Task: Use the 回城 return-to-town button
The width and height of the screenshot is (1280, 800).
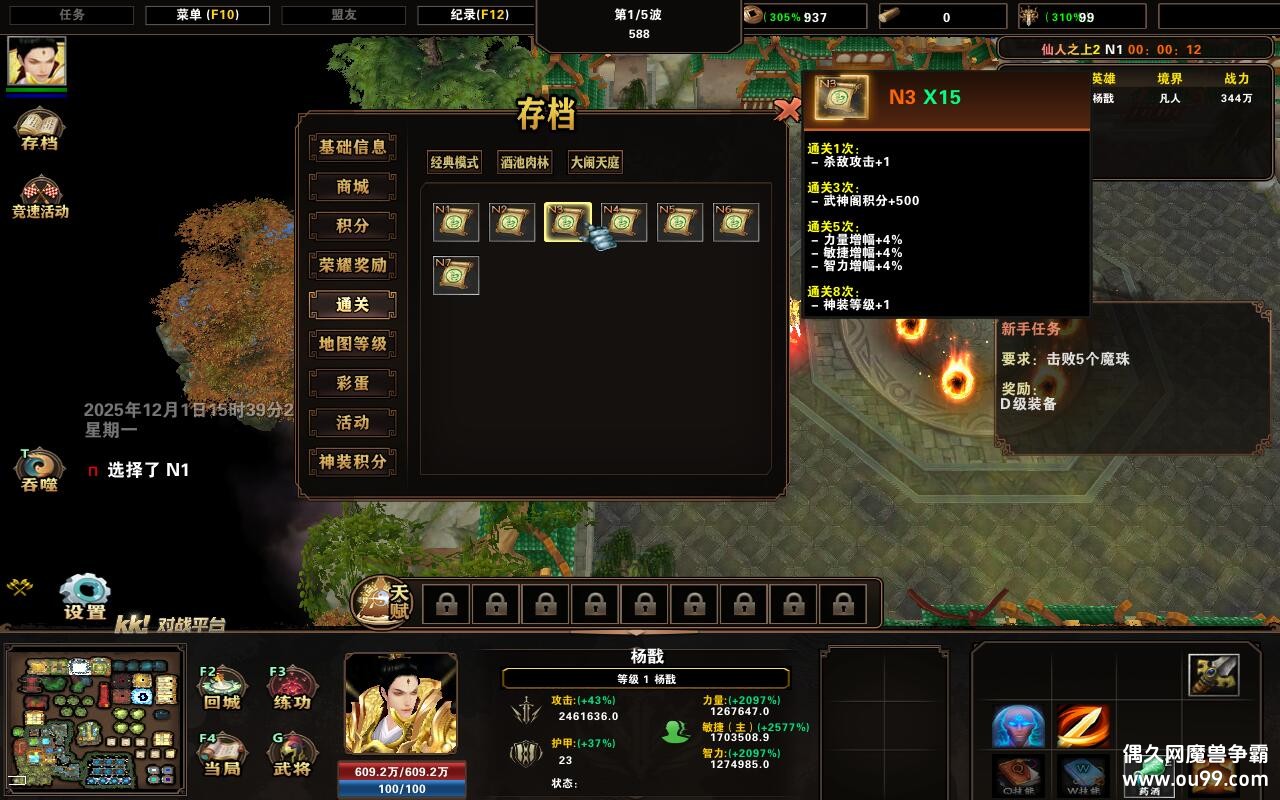Action: 222,687
